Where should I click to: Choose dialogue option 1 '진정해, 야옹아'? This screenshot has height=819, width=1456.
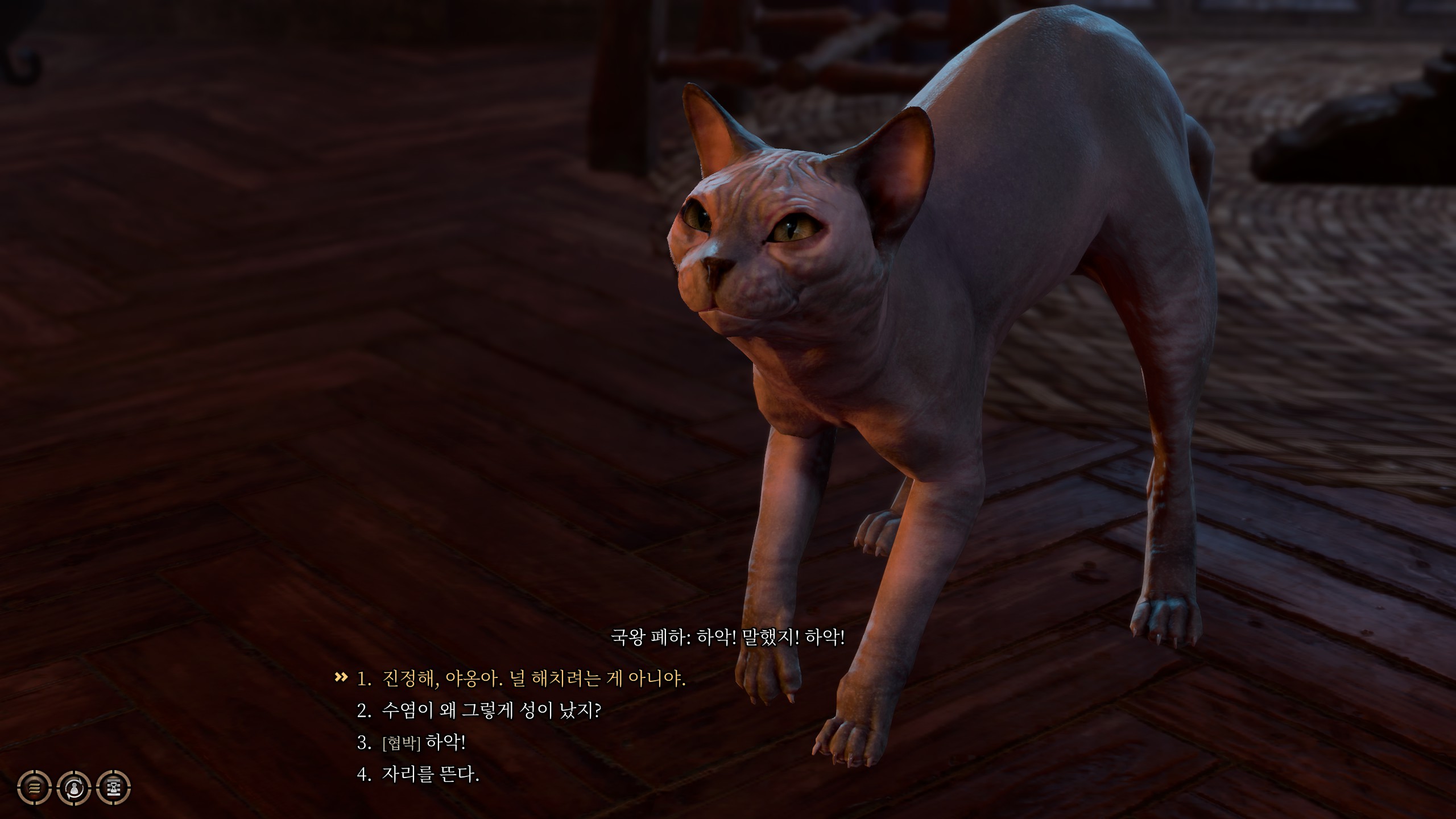[533, 679]
